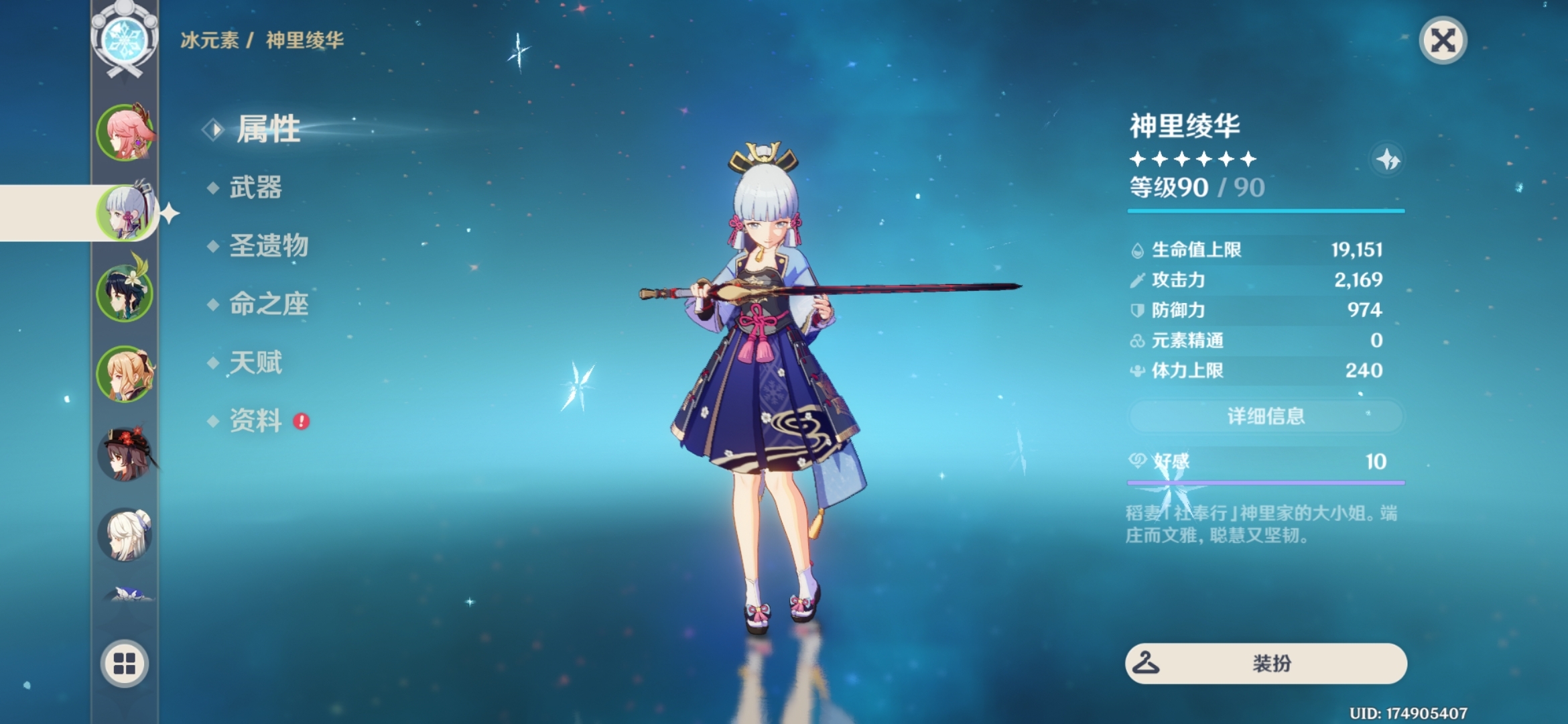Switch to the 天赋 talents tab
The image size is (1568, 724).
[255, 363]
